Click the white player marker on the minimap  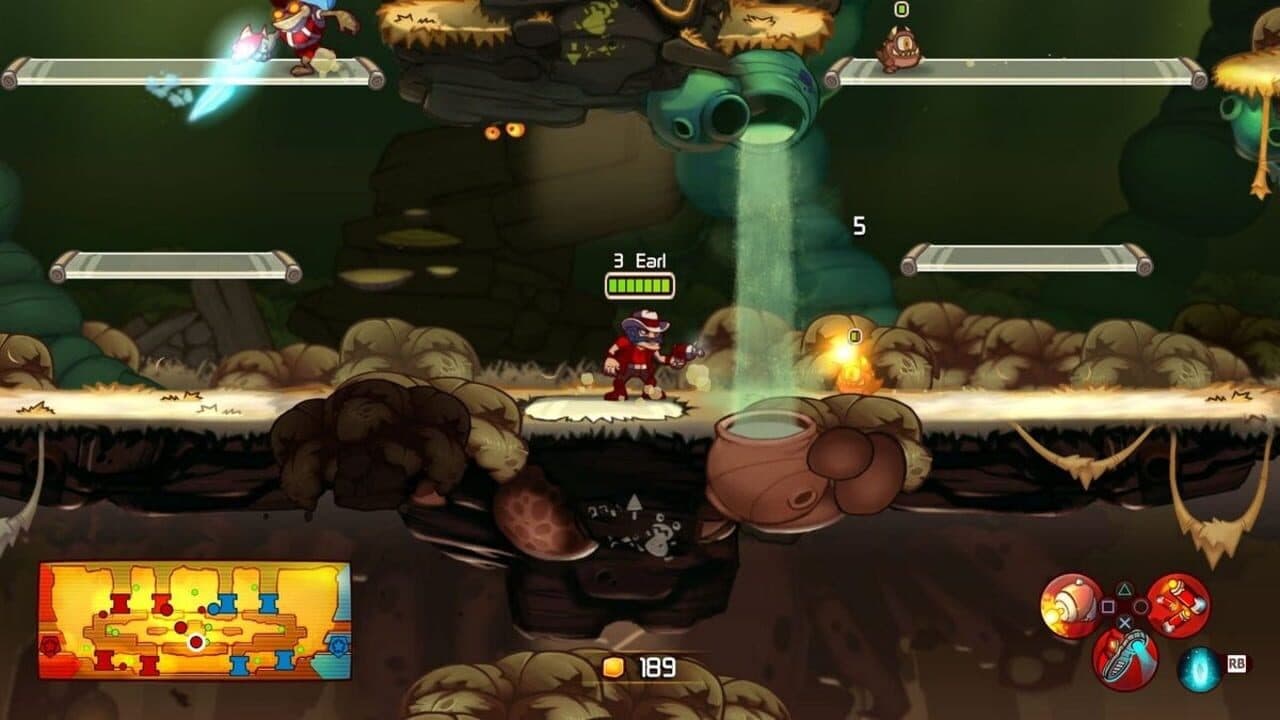tap(195, 641)
